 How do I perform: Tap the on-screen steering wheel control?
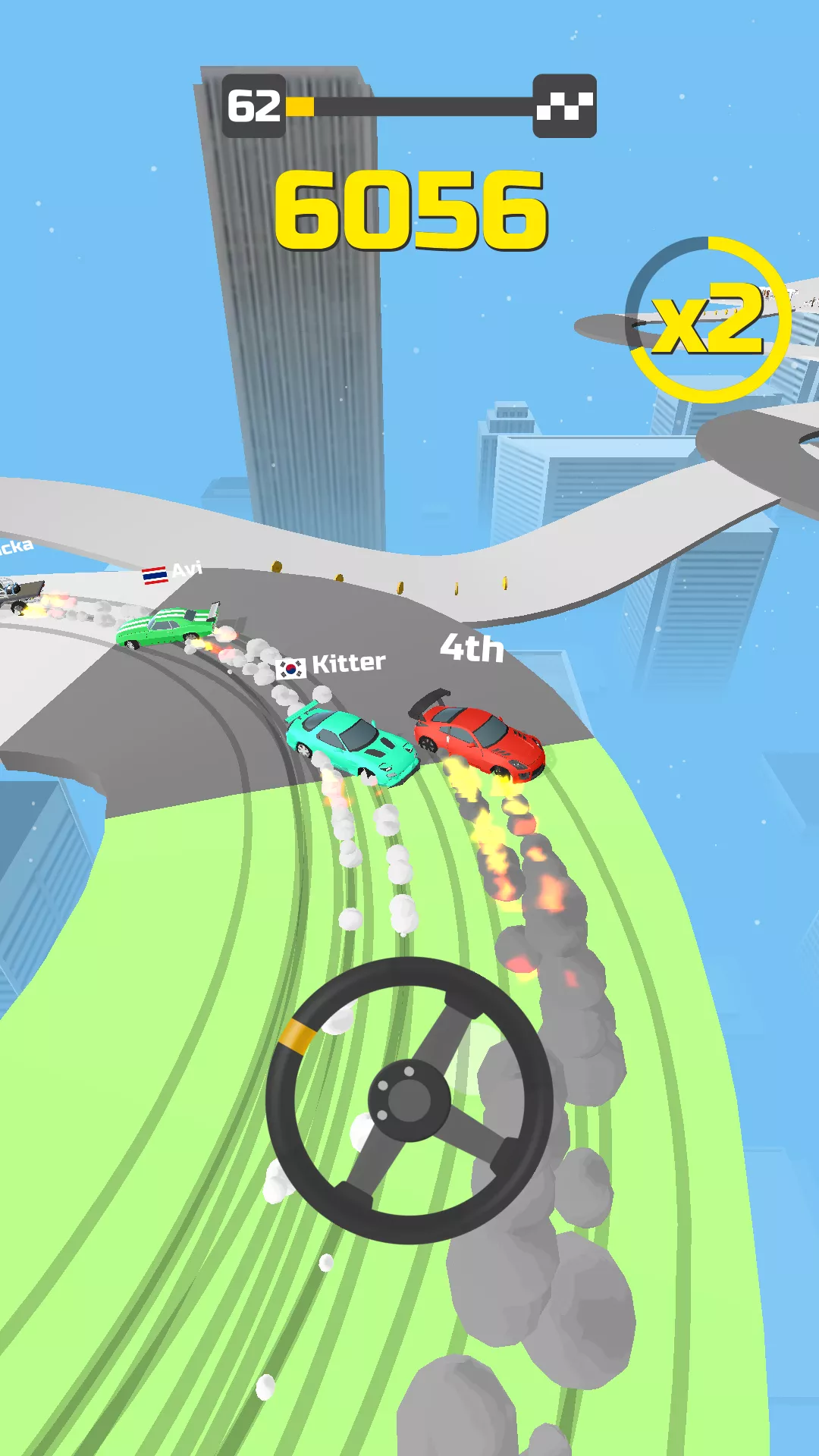tap(409, 1099)
